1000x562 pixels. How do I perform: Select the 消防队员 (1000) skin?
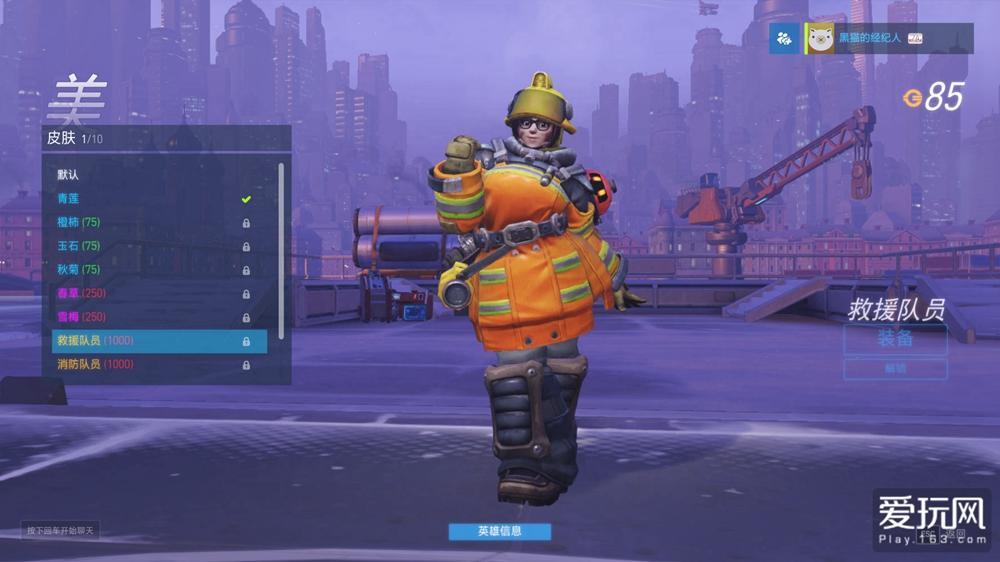point(150,365)
